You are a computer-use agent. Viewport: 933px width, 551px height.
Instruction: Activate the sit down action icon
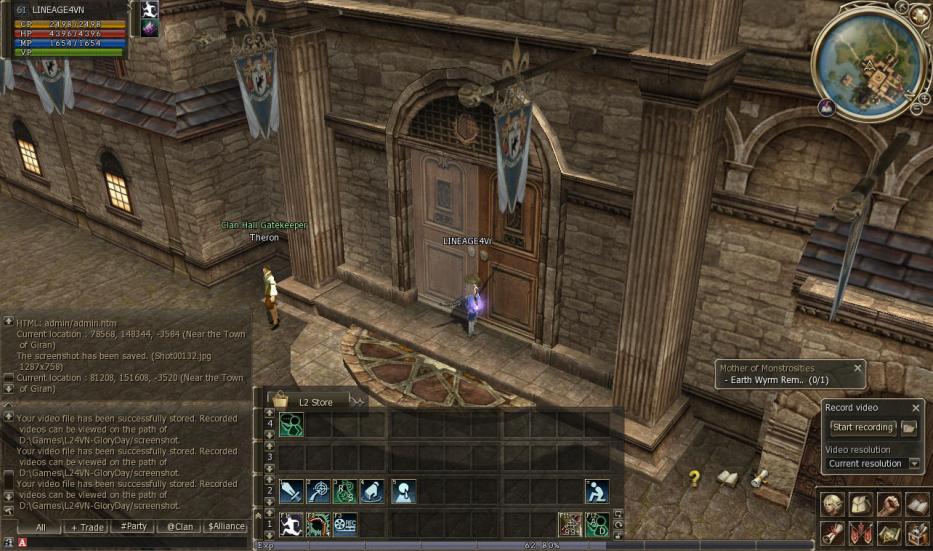(597, 491)
